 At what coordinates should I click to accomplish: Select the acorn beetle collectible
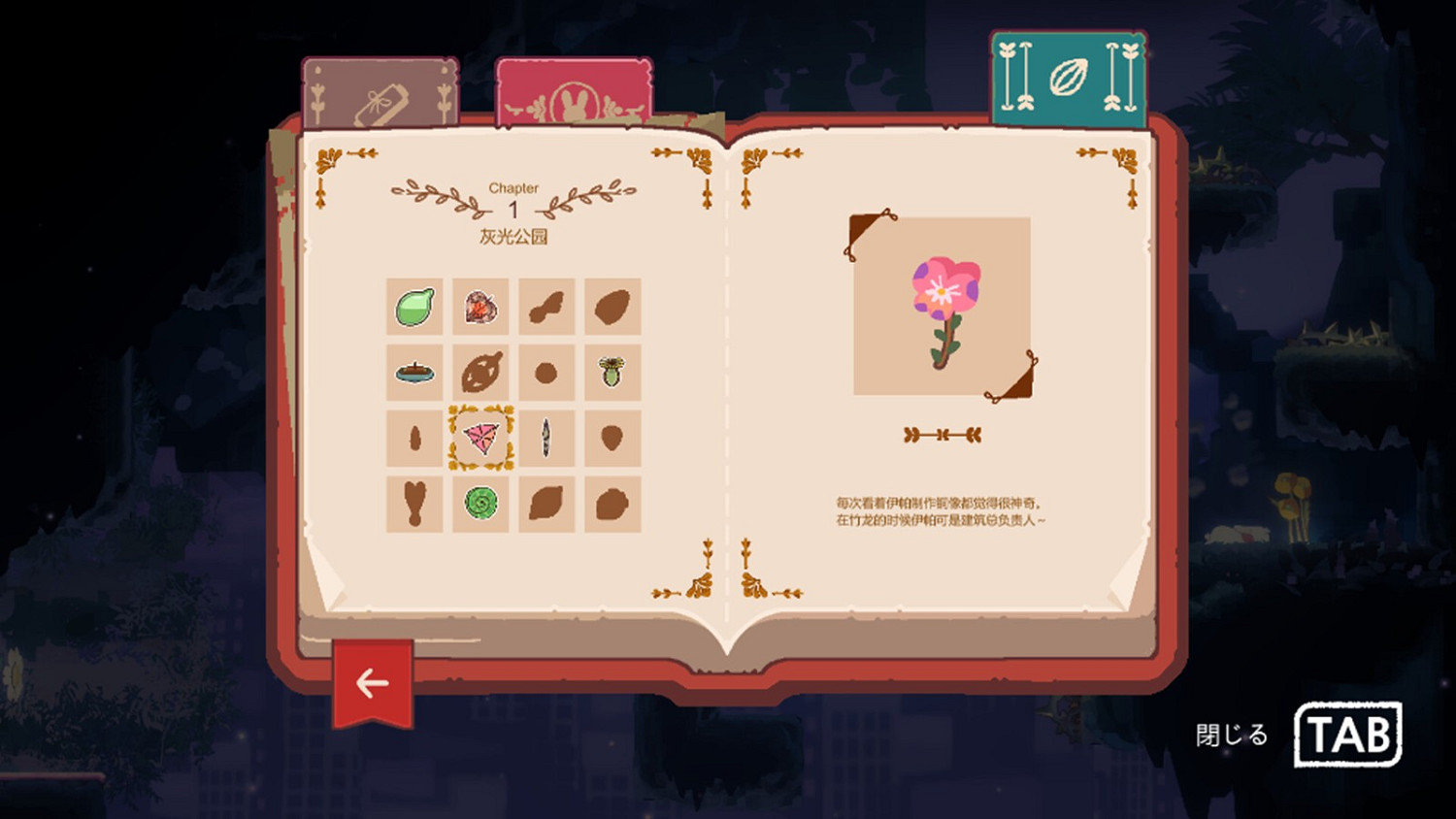tap(612, 372)
